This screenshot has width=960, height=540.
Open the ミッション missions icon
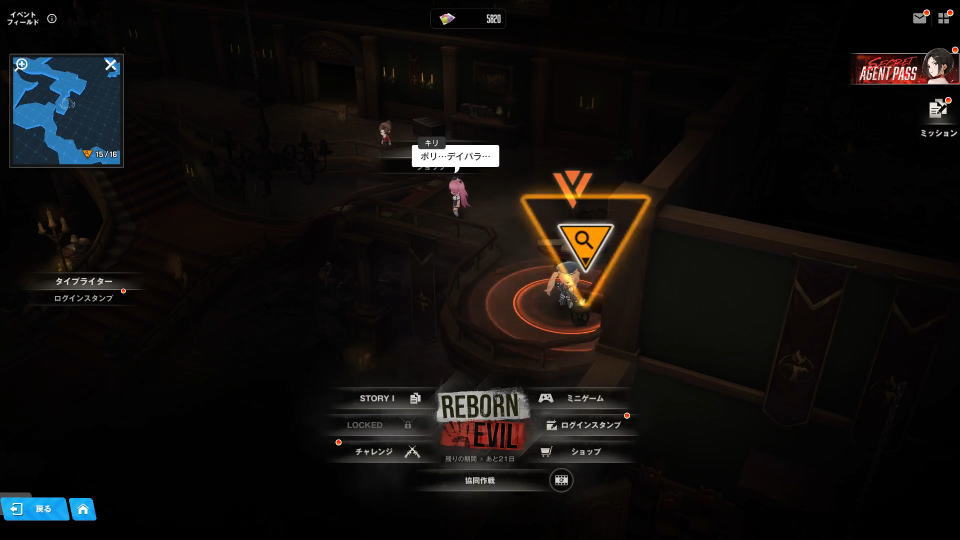click(938, 110)
